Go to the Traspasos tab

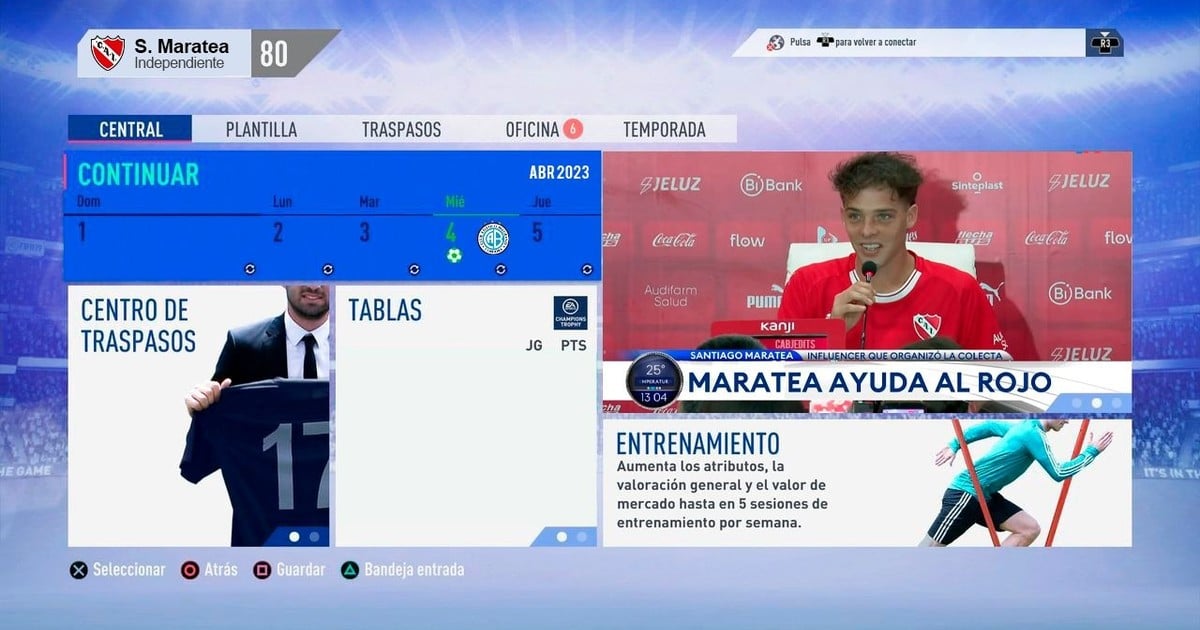pyautogui.click(x=401, y=130)
